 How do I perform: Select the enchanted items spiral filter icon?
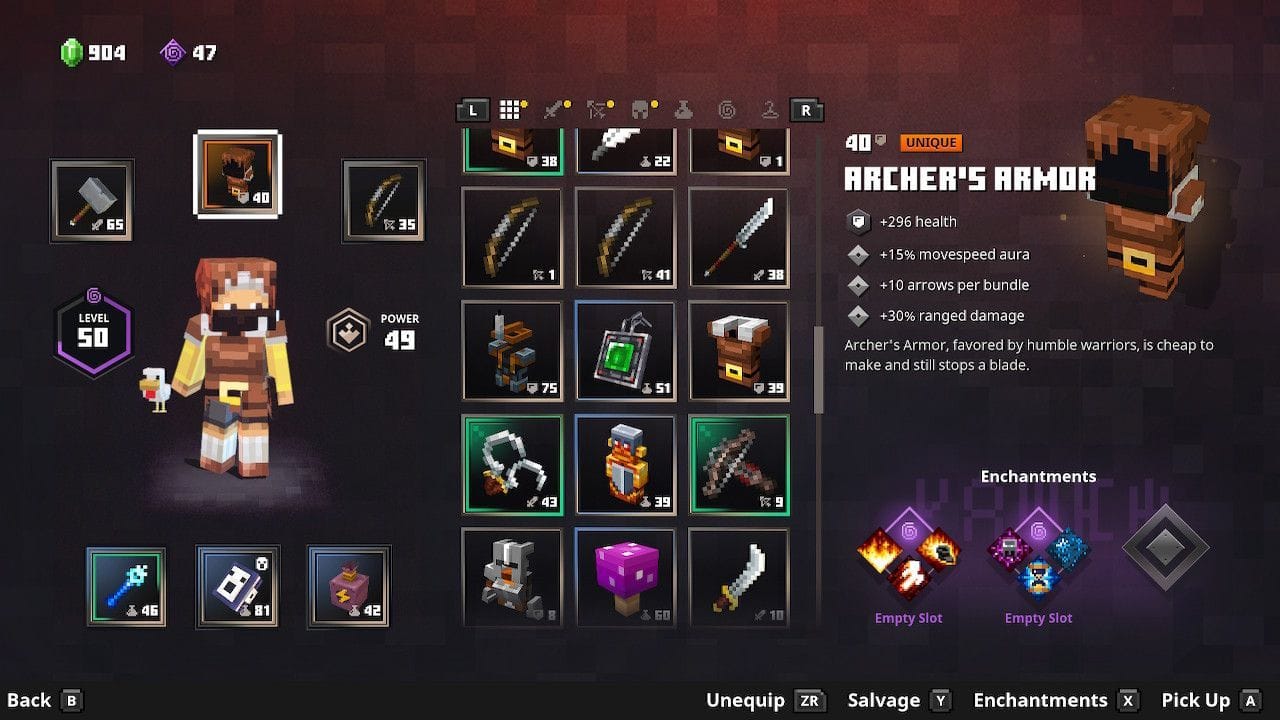(727, 110)
